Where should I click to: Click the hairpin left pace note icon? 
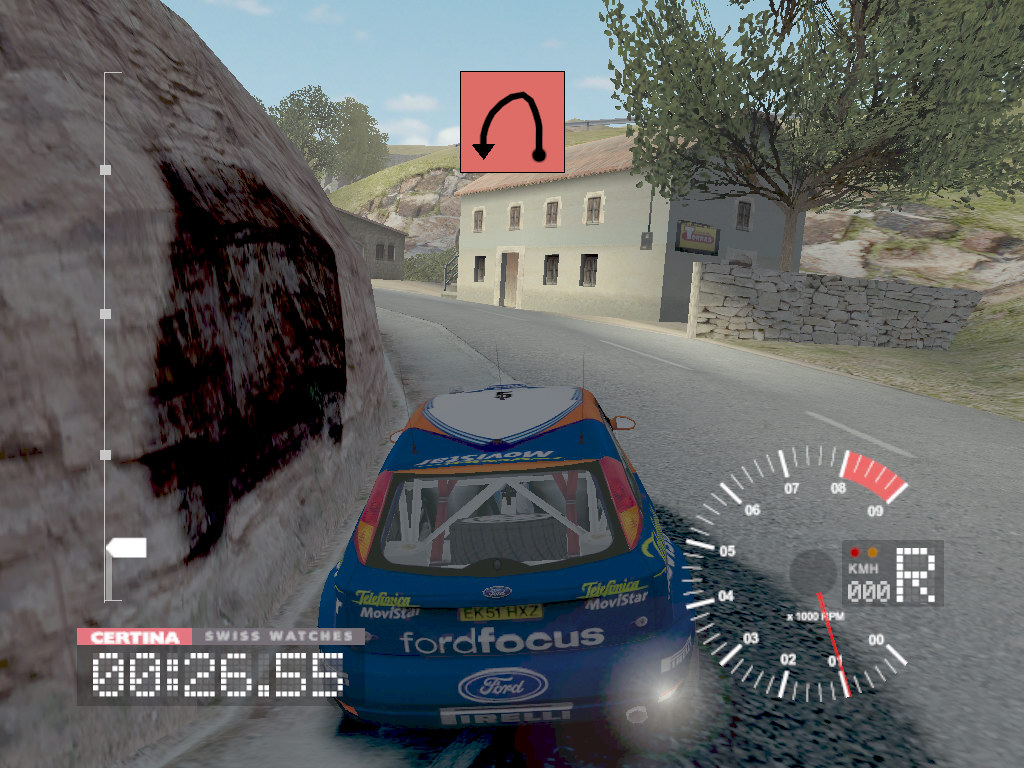click(x=512, y=121)
